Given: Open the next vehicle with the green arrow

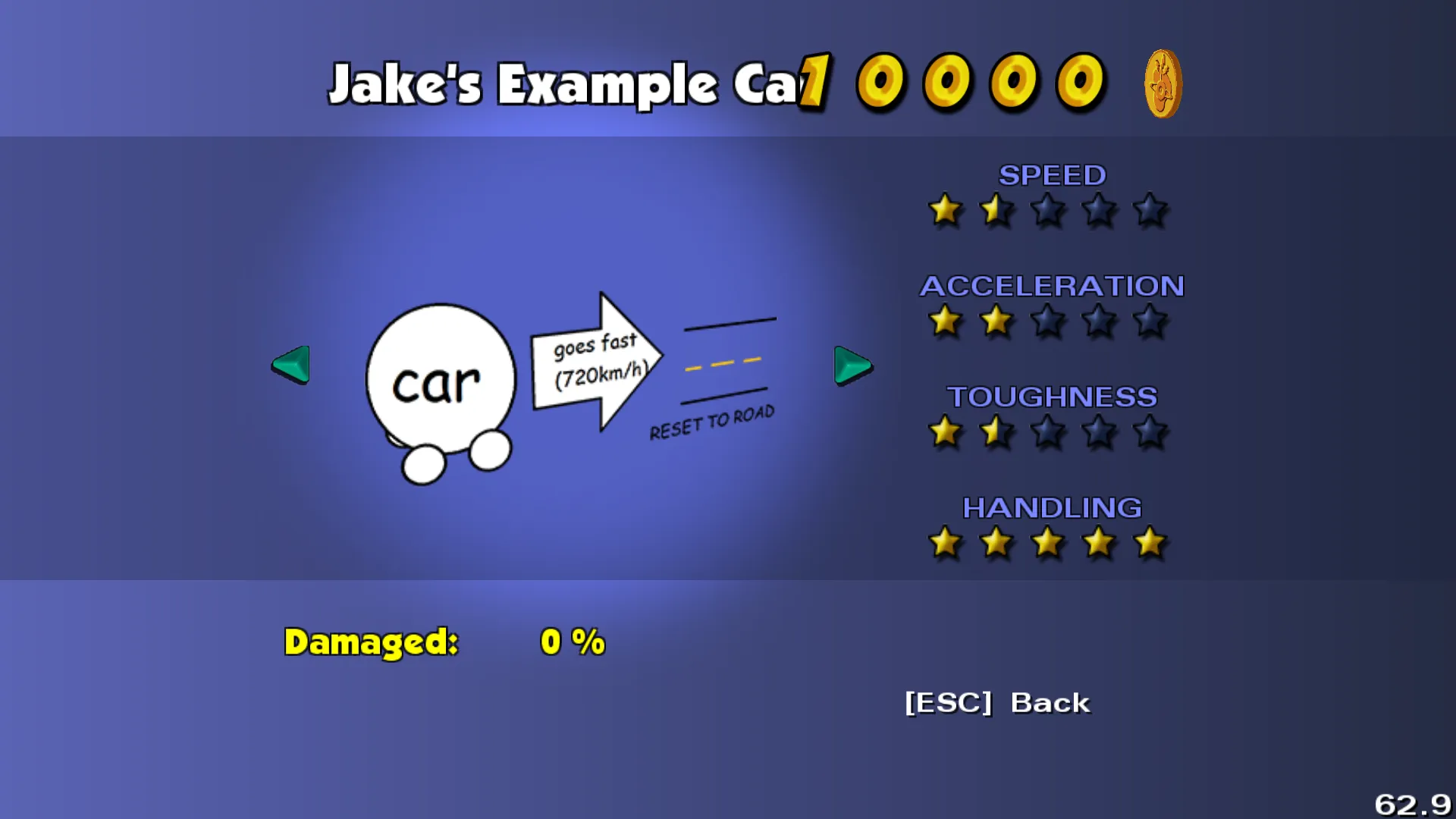Looking at the screenshot, I should (852, 366).
